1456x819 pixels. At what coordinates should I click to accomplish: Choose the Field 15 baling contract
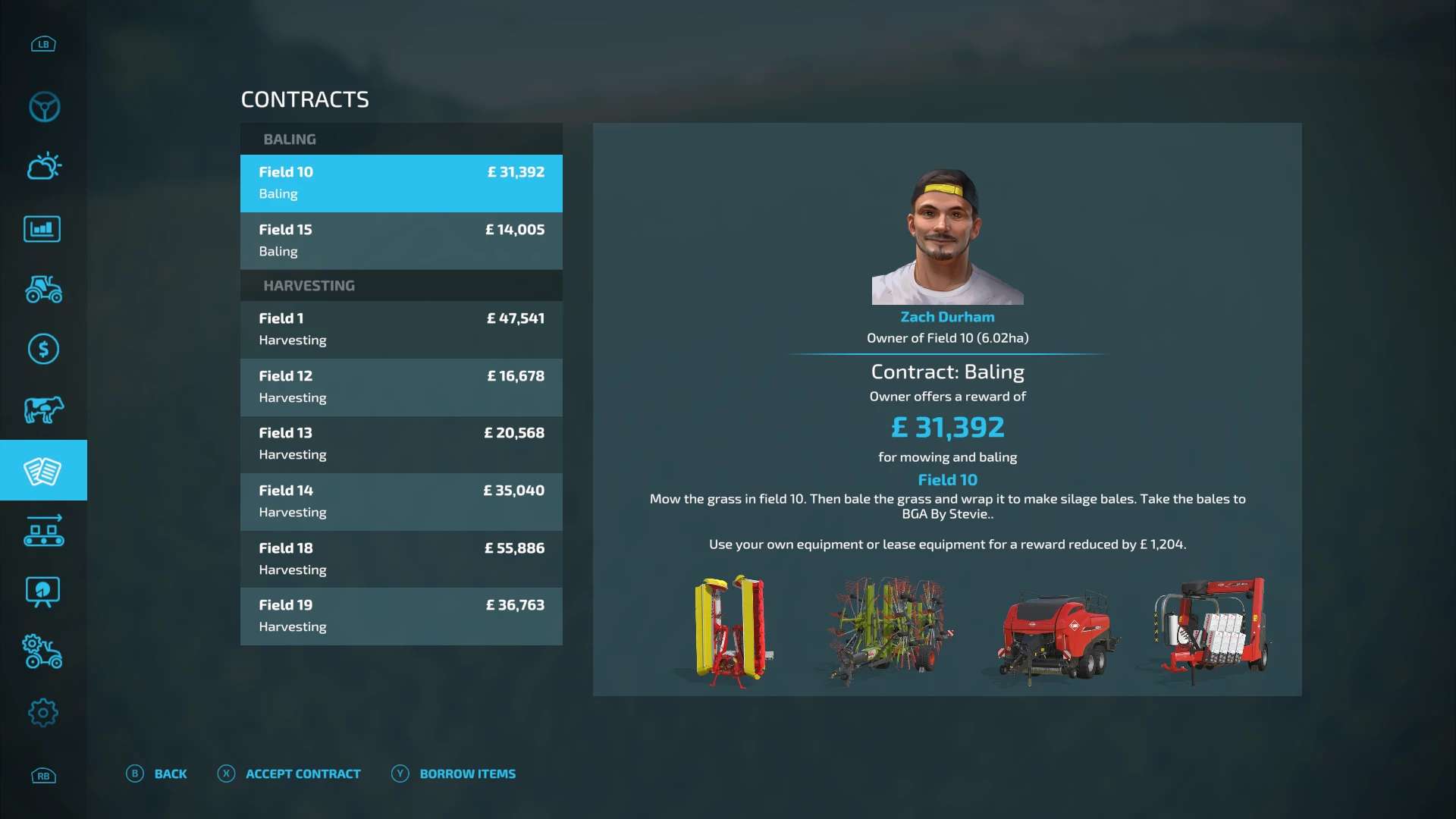401,240
